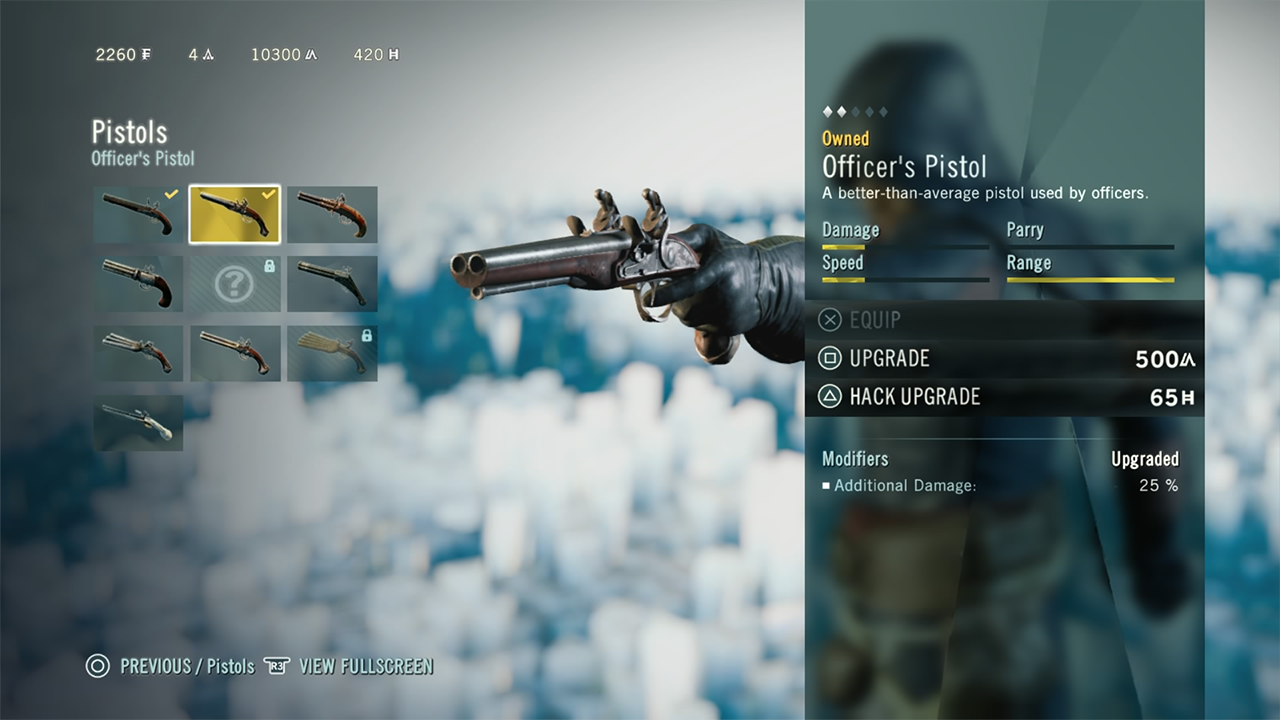Select the white-handled pistol in the bottom row
The image size is (1280, 720).
pyautogui.click(x=138, y=422)
